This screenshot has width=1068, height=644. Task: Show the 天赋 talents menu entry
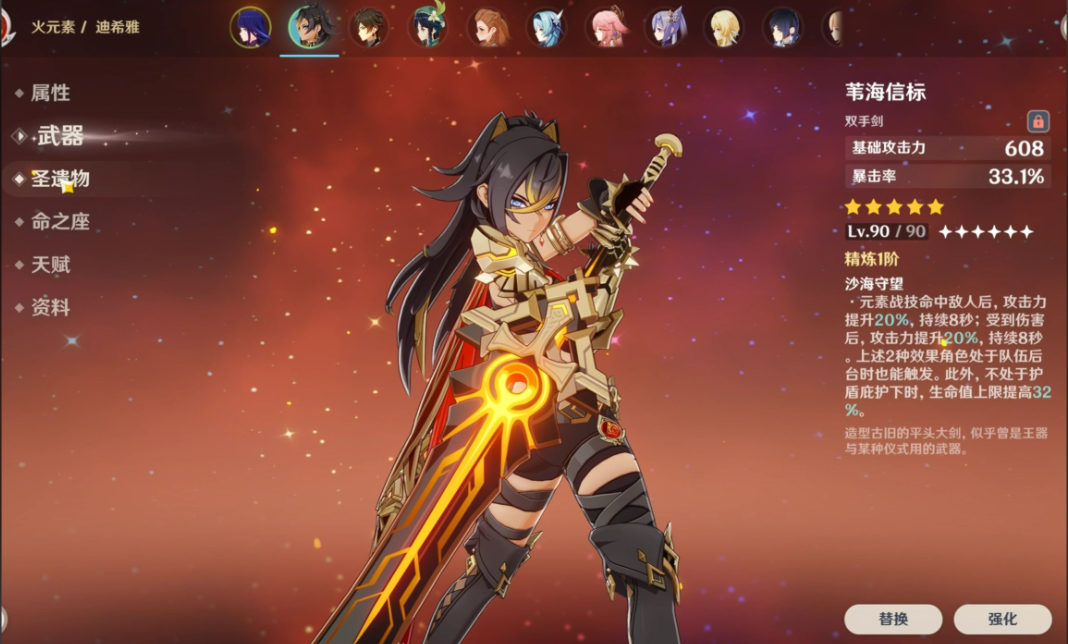coord(50,265)
